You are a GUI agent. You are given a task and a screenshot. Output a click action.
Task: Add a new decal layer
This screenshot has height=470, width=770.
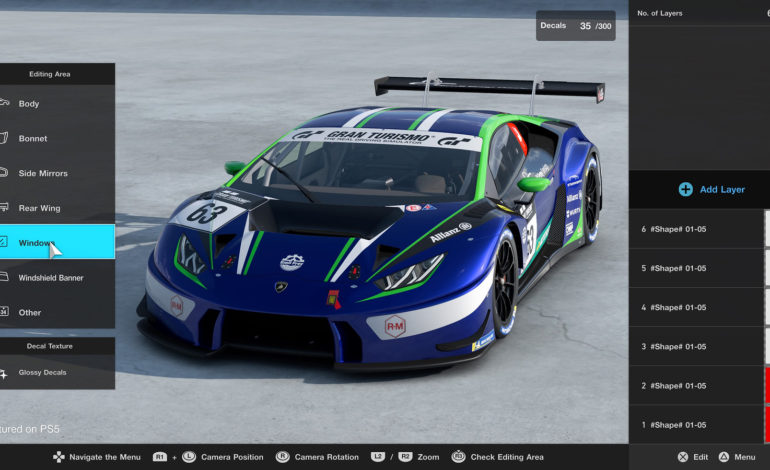pyautogui.click(x=712, y=189)
